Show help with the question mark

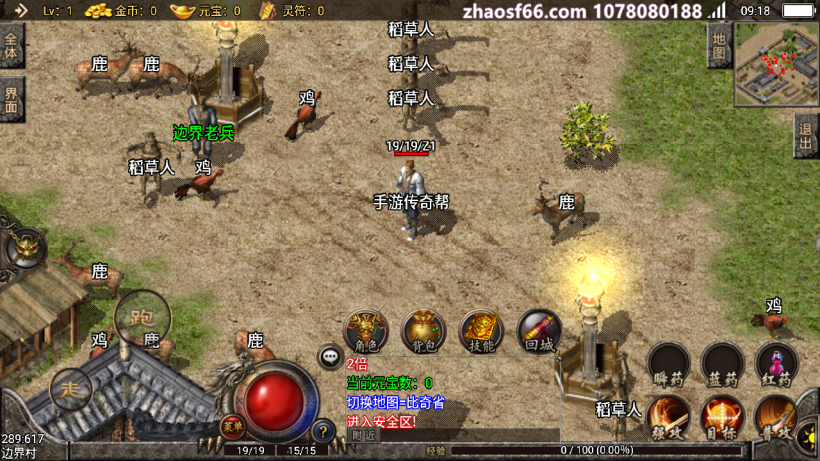pos(322,432)
